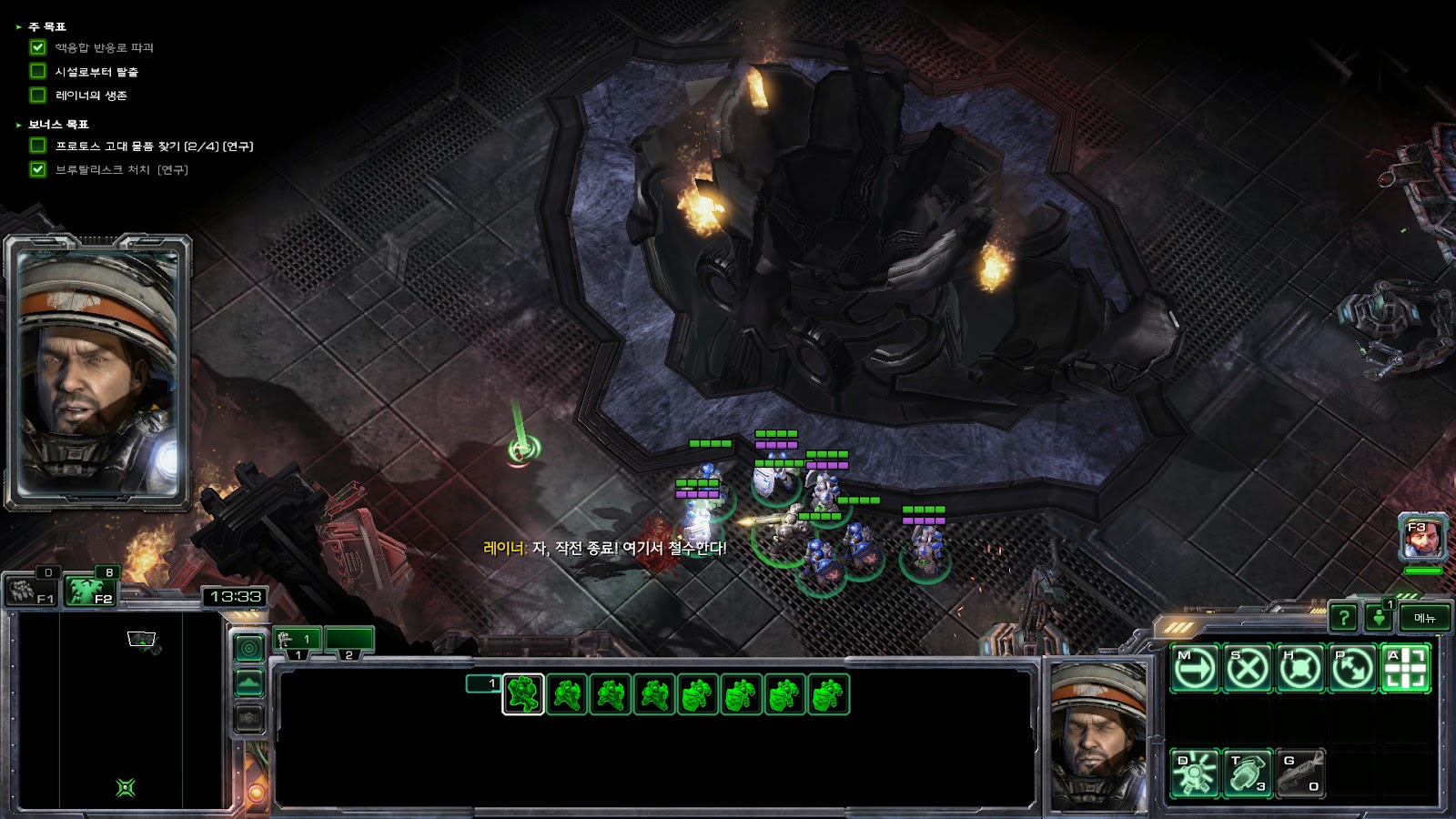Click the greyed-out rifle ability icon
Viewport: 1456px width, 819px height.
(x=1300, y=773)
